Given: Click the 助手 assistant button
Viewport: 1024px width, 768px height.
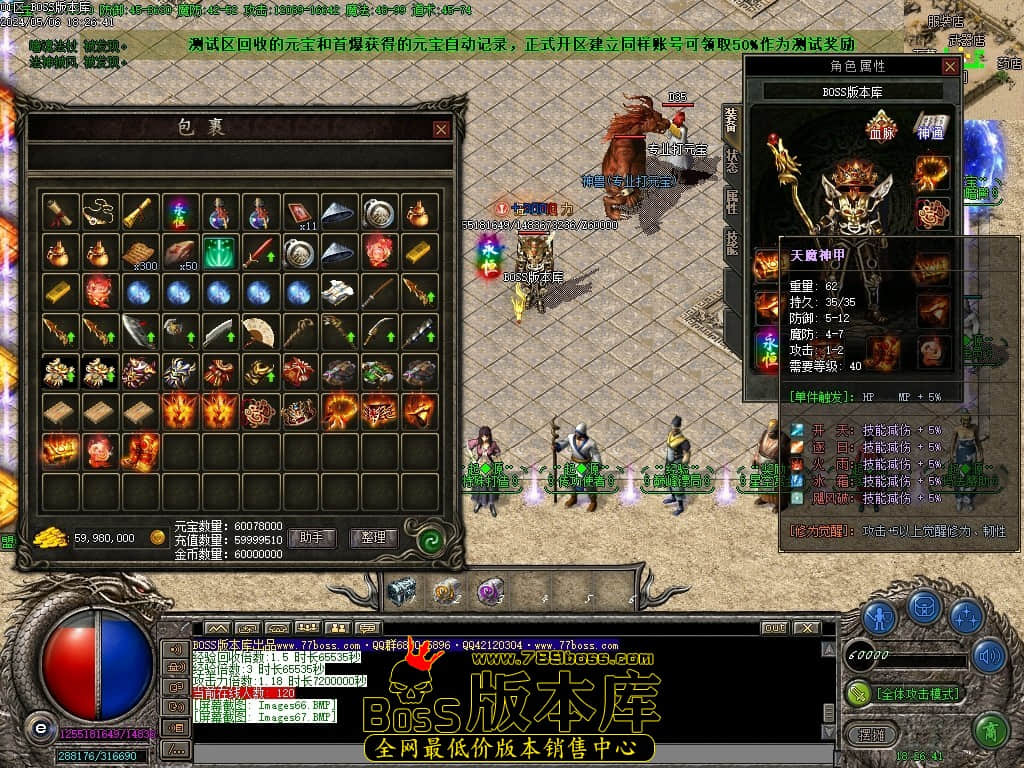Looking at the screenshot, I should pos(311,538).
